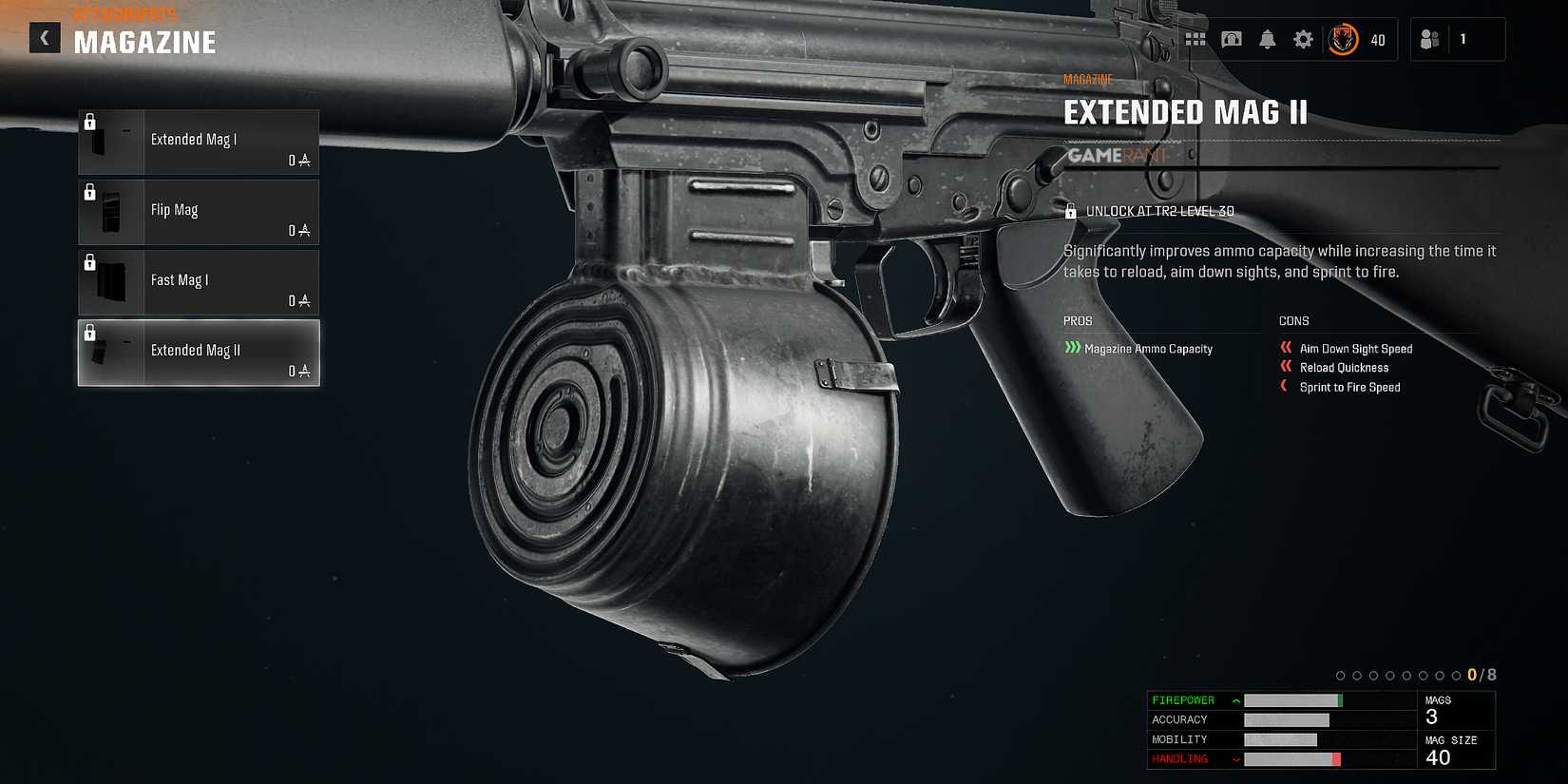The image size is (1568, 784).
Task: Click the ATTACHMENTS breadcrumb label
Action: tap(124, 14)
